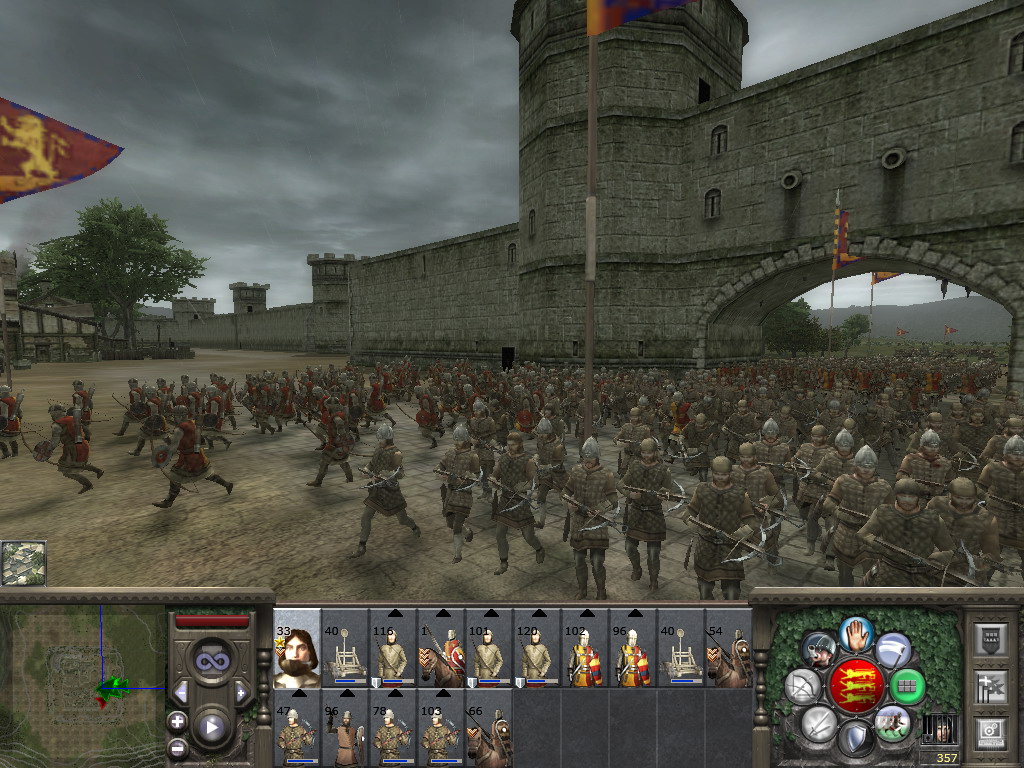Select the cavalry unit card with 54 men
The image size is (1024, 768).
point(728,648)
